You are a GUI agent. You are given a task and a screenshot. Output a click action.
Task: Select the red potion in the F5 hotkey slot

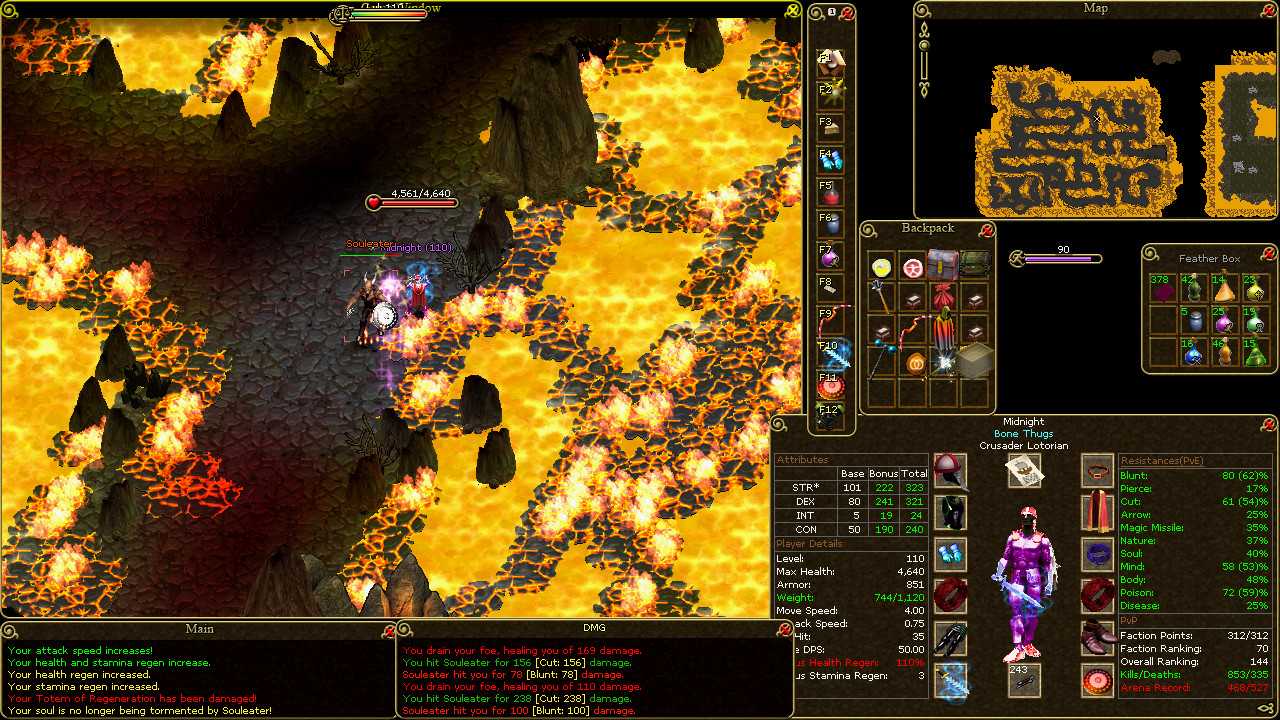point(831,195)
